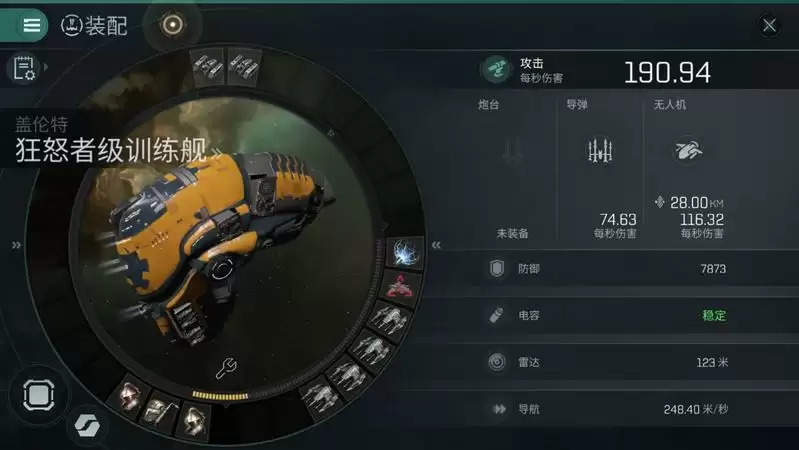Tap the rounded square button at bottom-left
The width and height of the screenshot is (799, 450).
[x=37, y=393]
